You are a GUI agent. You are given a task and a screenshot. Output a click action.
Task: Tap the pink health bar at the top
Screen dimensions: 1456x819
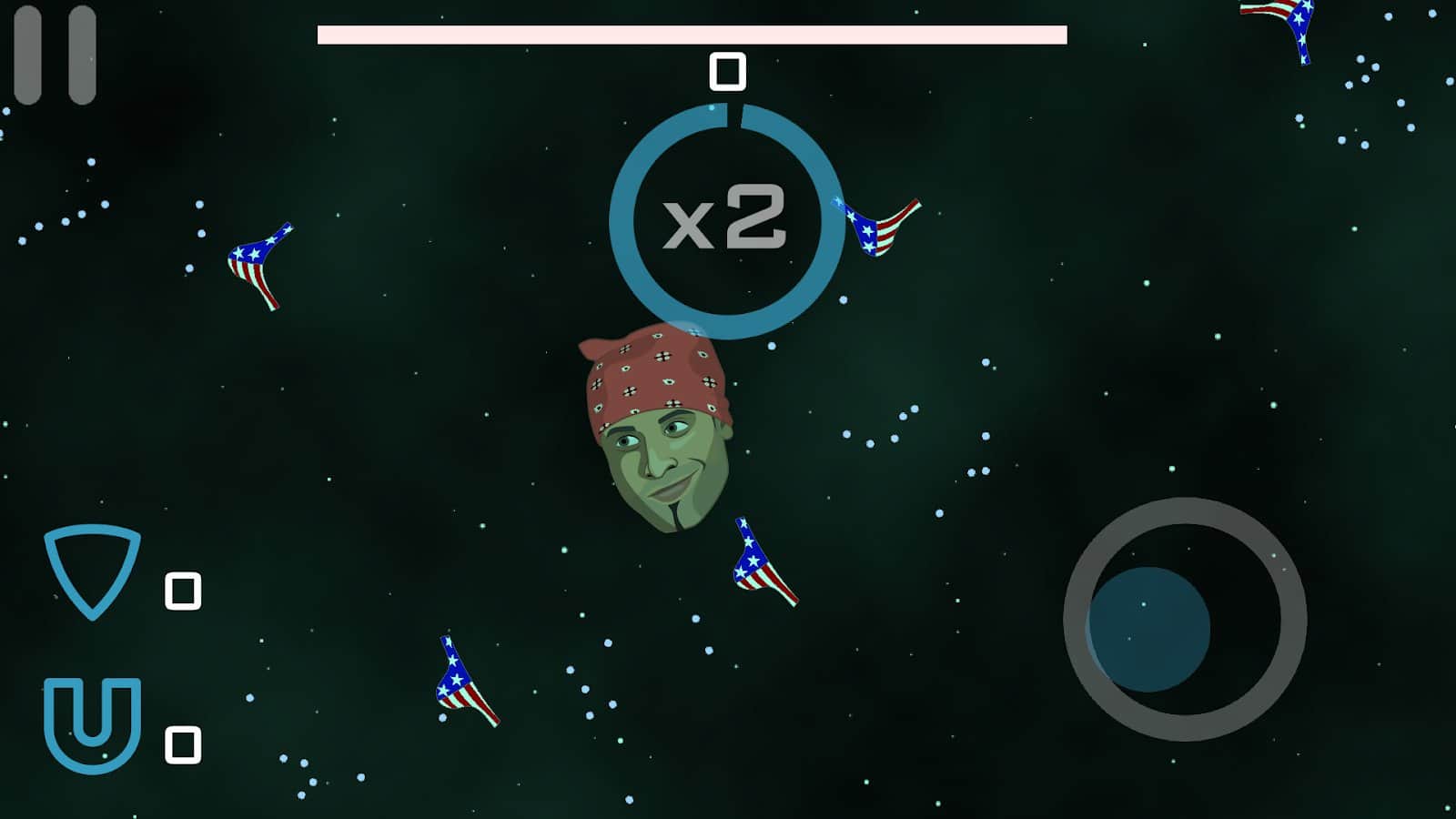click(690, 33)
